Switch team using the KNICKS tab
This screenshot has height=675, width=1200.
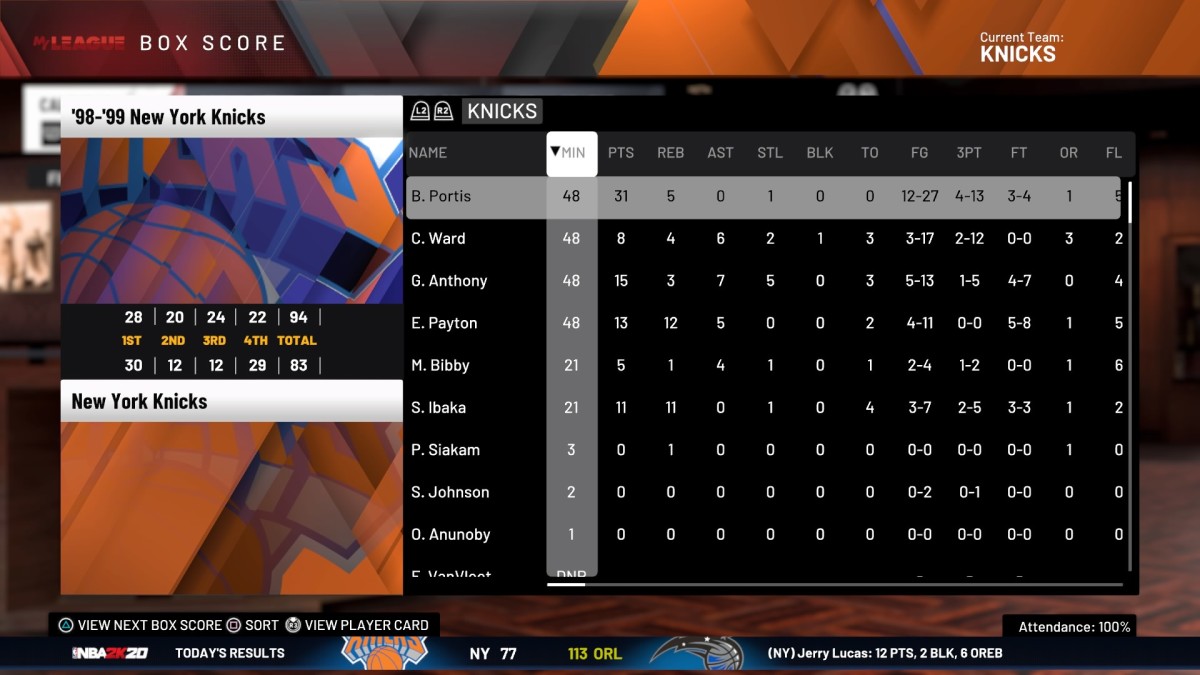click(502, 111)
